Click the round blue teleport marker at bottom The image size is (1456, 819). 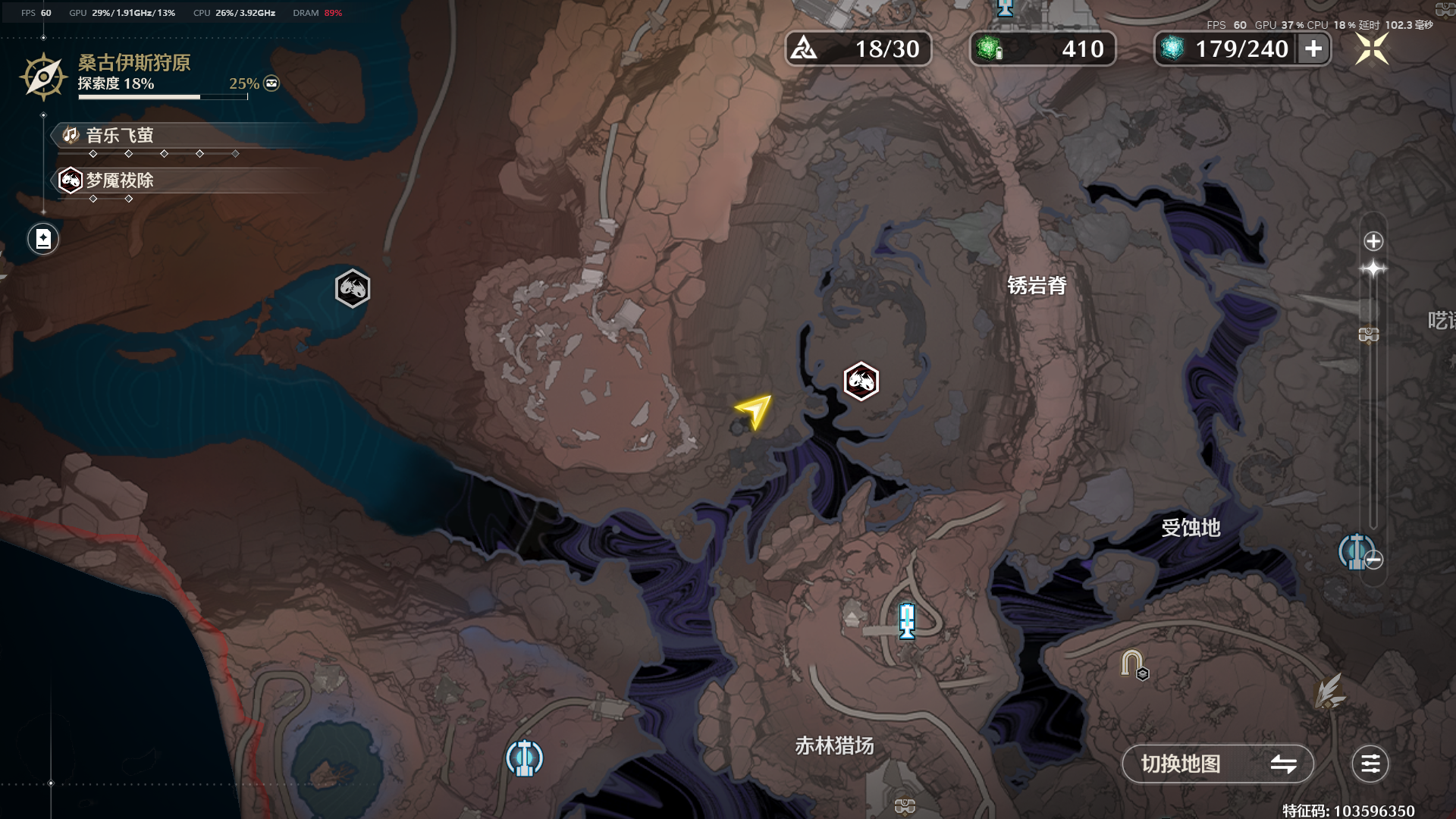click(x=524, y=758)
